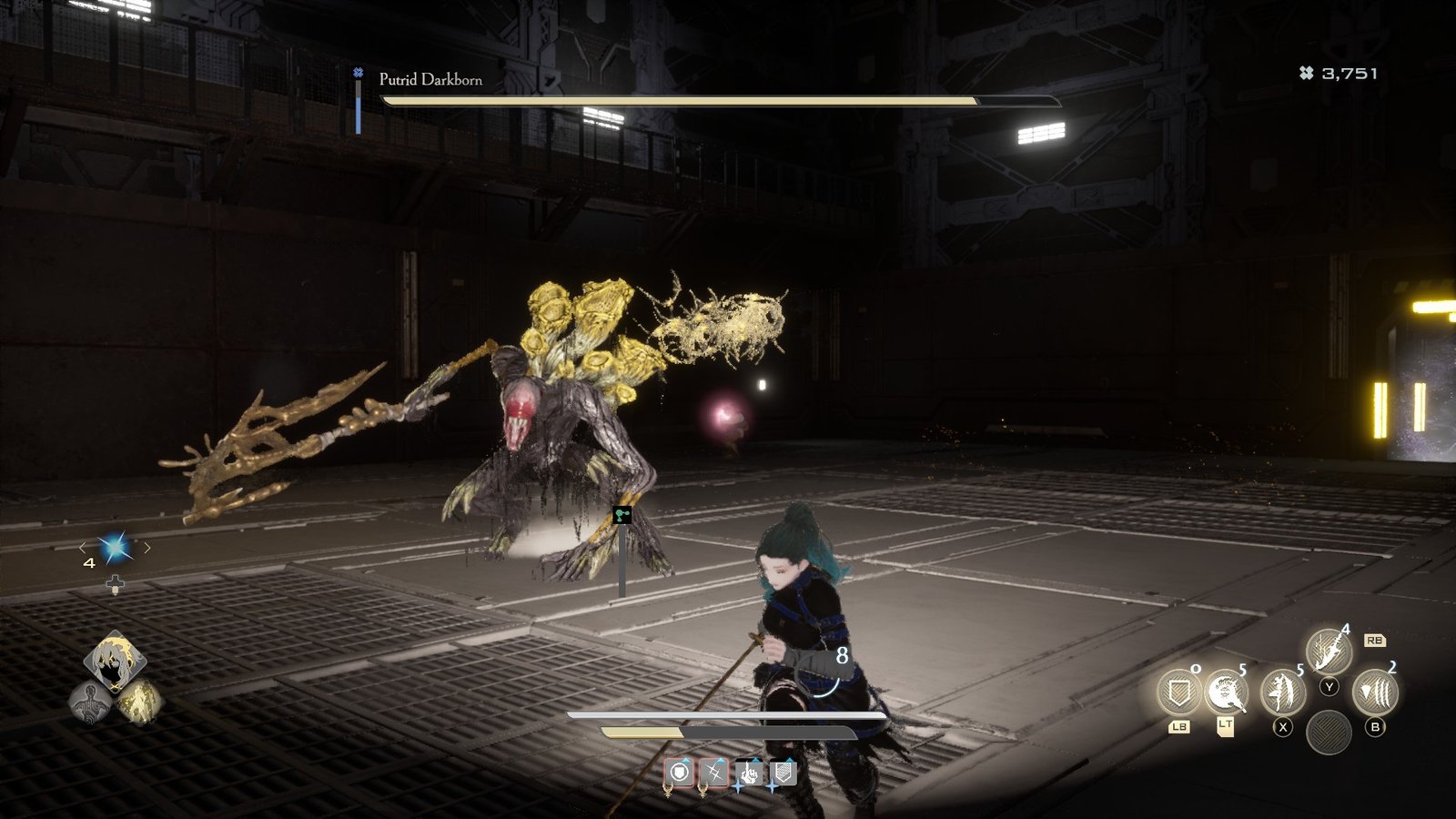
Task: Click the right chevron to cycle items forward
Action: (x=147, y=549)
